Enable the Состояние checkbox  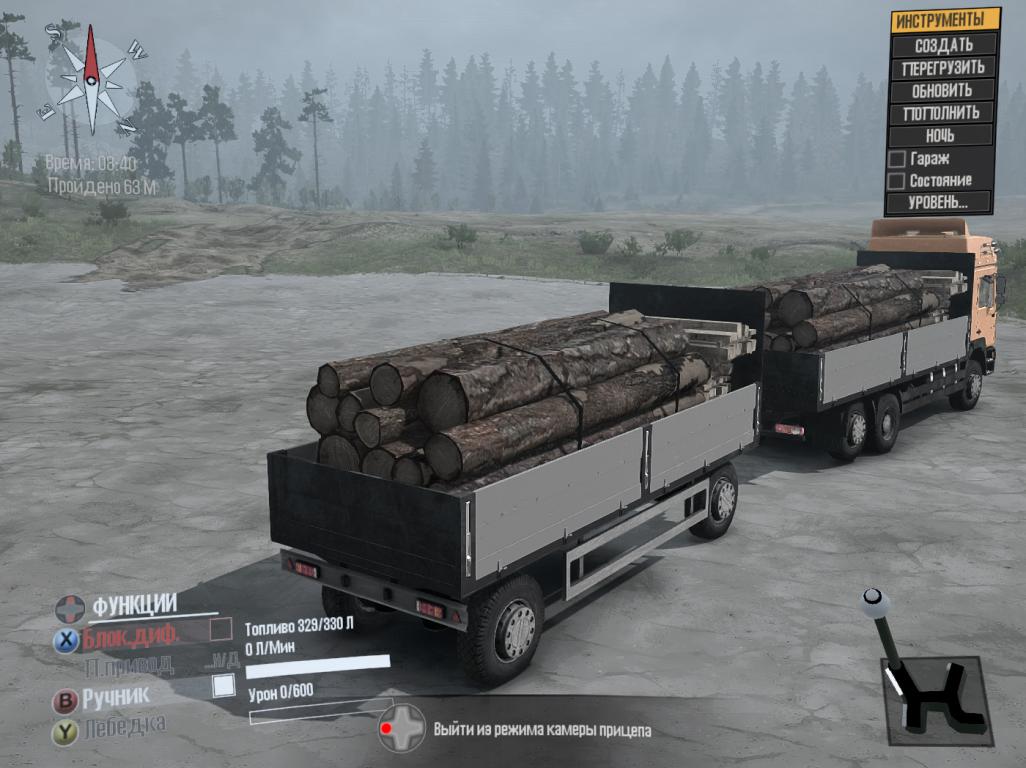[898, 180]
